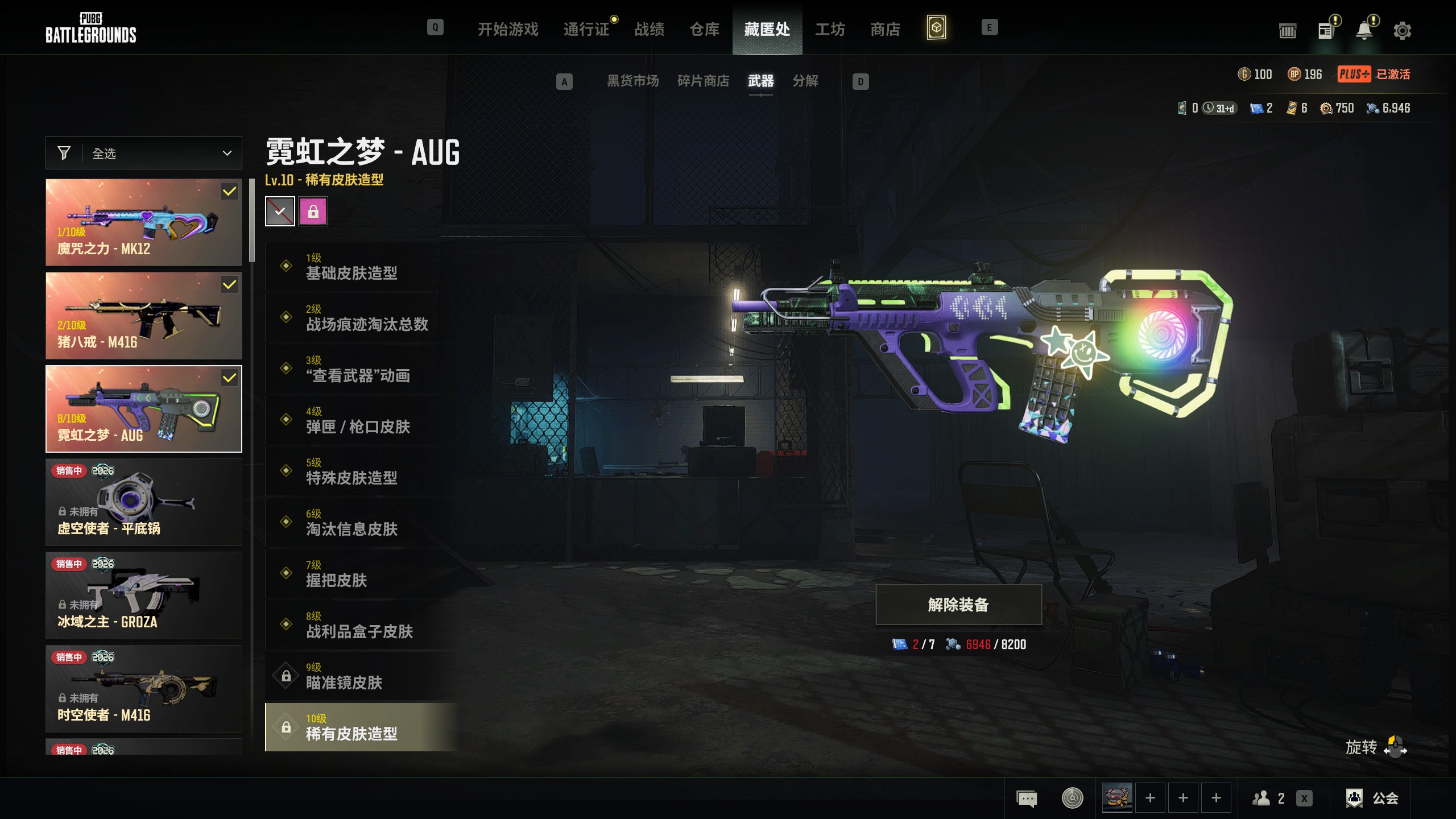Open the notifications bell icon
Image resolution: width=1456 pixels, height=819 pixels.
click(1364, 31)
